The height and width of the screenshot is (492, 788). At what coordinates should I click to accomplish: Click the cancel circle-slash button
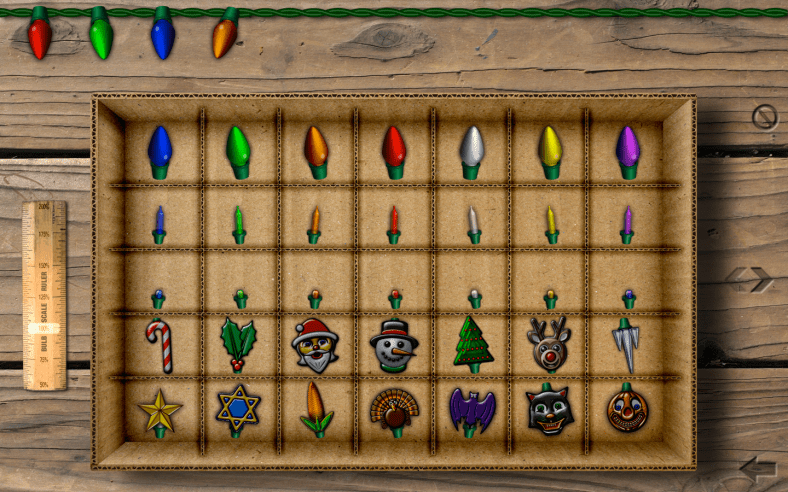click(764, 118)
